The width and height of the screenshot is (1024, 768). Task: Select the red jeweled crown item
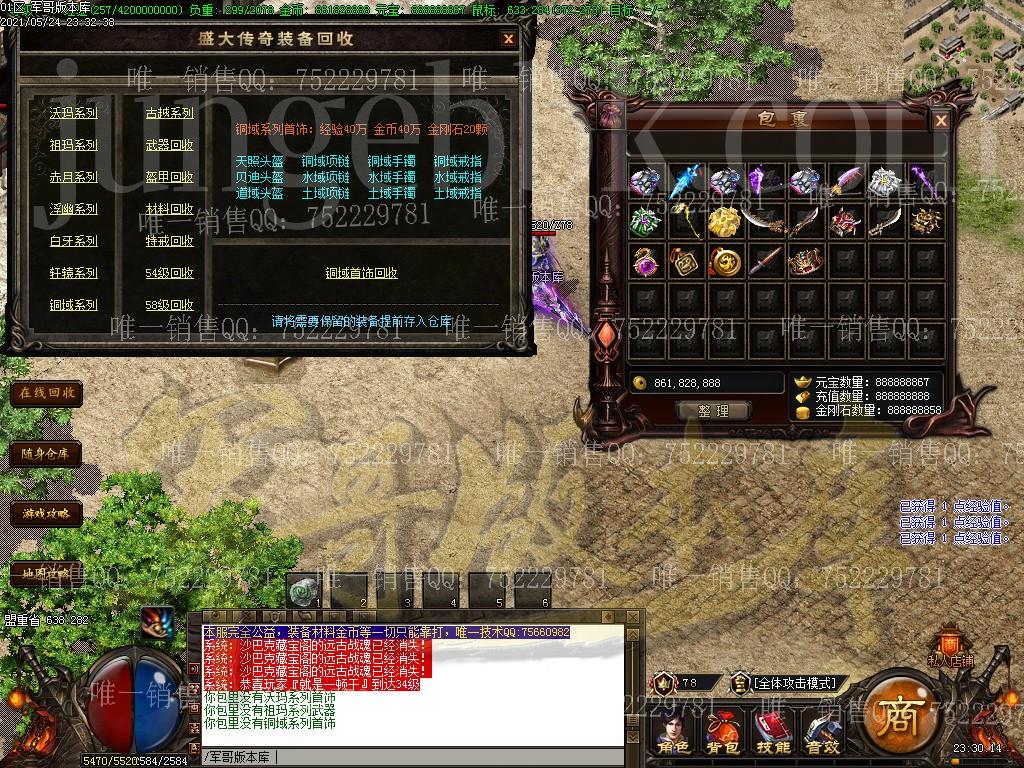pos(805,262)
